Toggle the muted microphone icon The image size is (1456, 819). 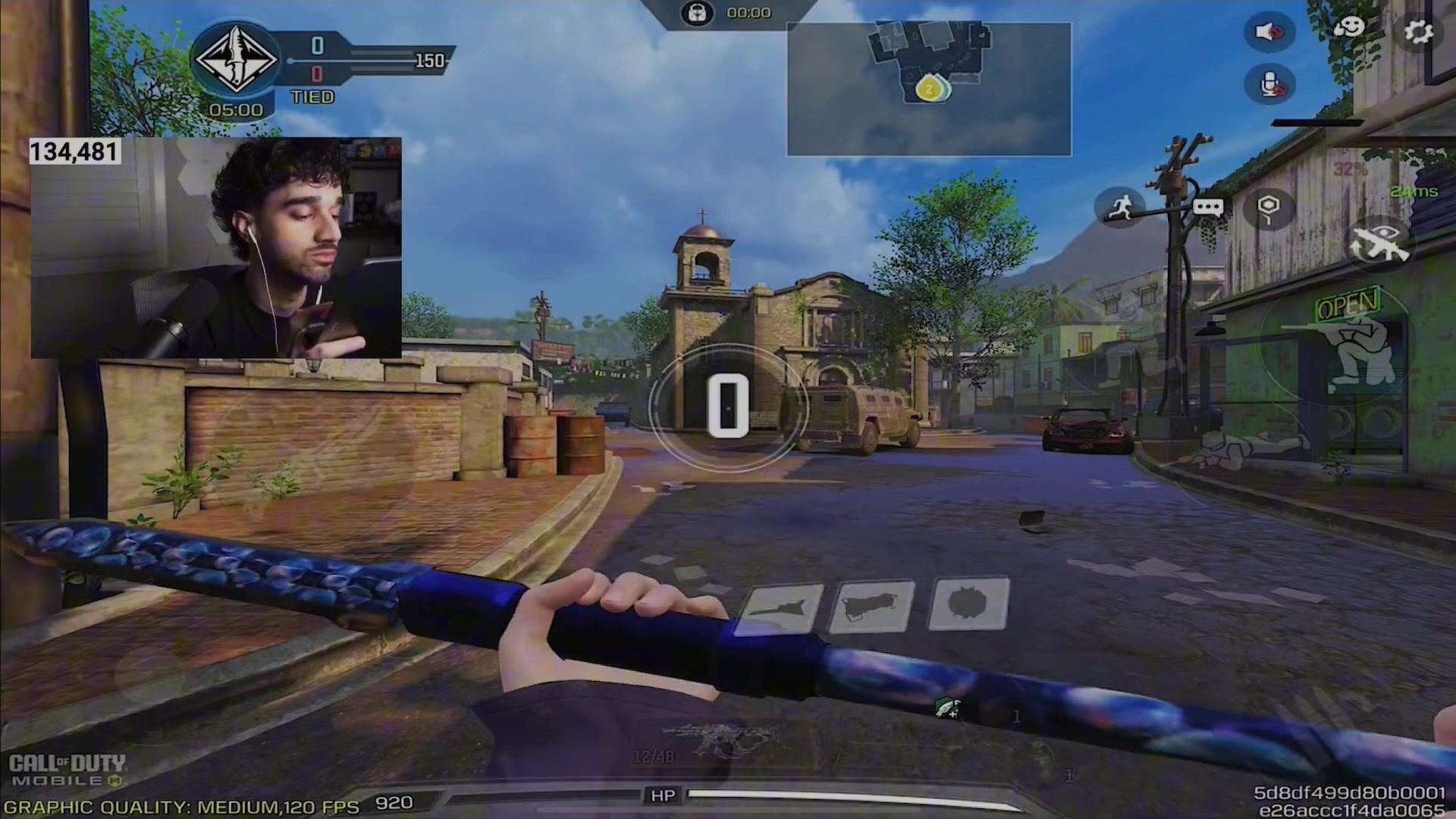(1269, 85)
